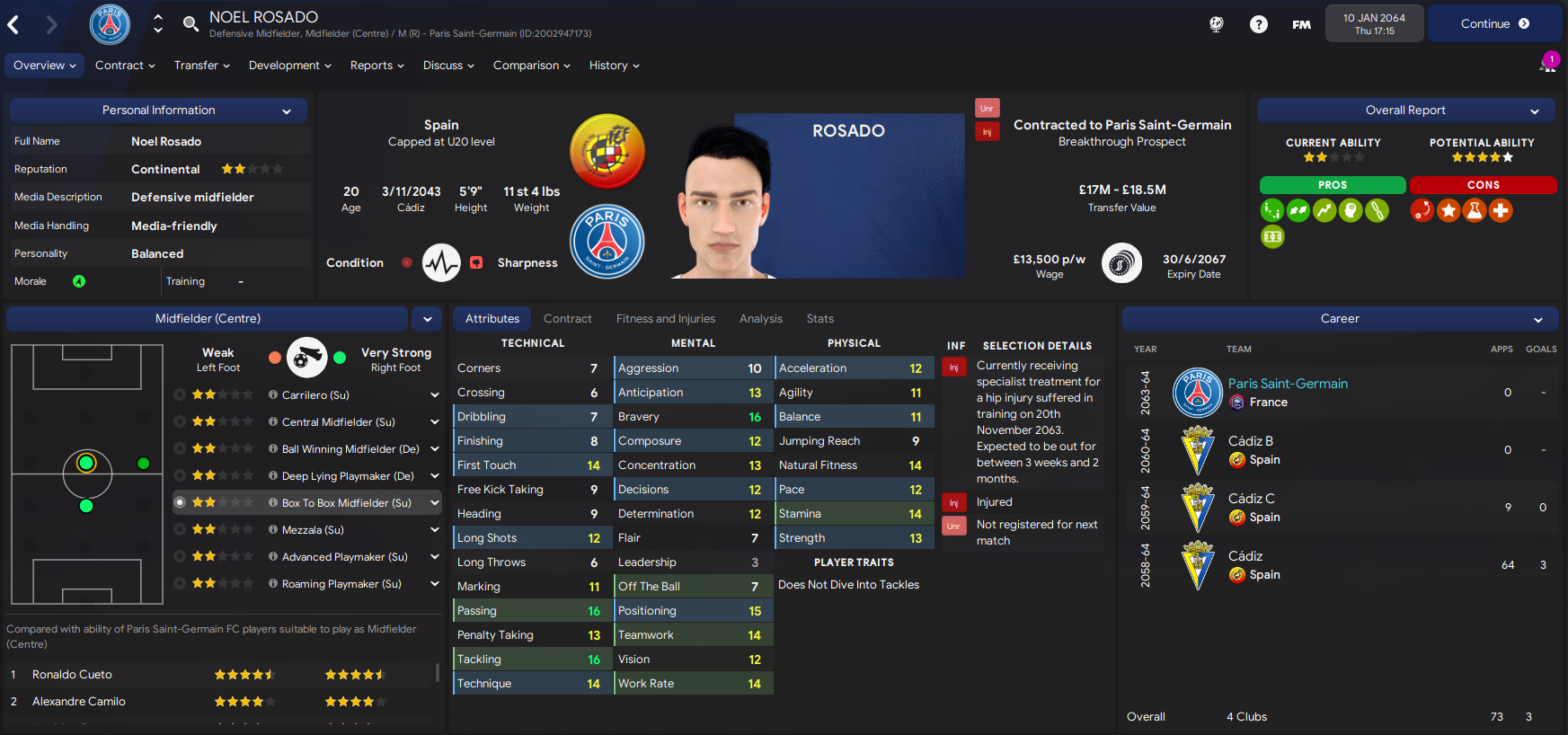The height and width of the screenshot is (735, 1568).
Task: Continue to the next day
Action: [x=1493, y=24]
